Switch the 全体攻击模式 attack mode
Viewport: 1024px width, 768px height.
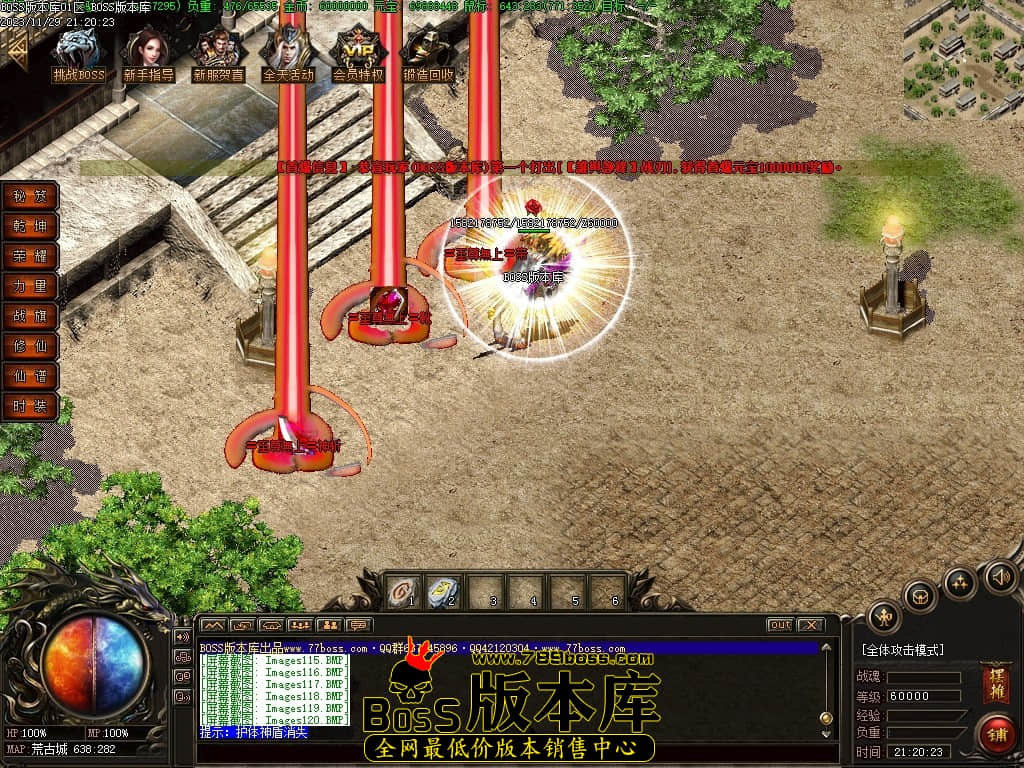click(902, 650)
